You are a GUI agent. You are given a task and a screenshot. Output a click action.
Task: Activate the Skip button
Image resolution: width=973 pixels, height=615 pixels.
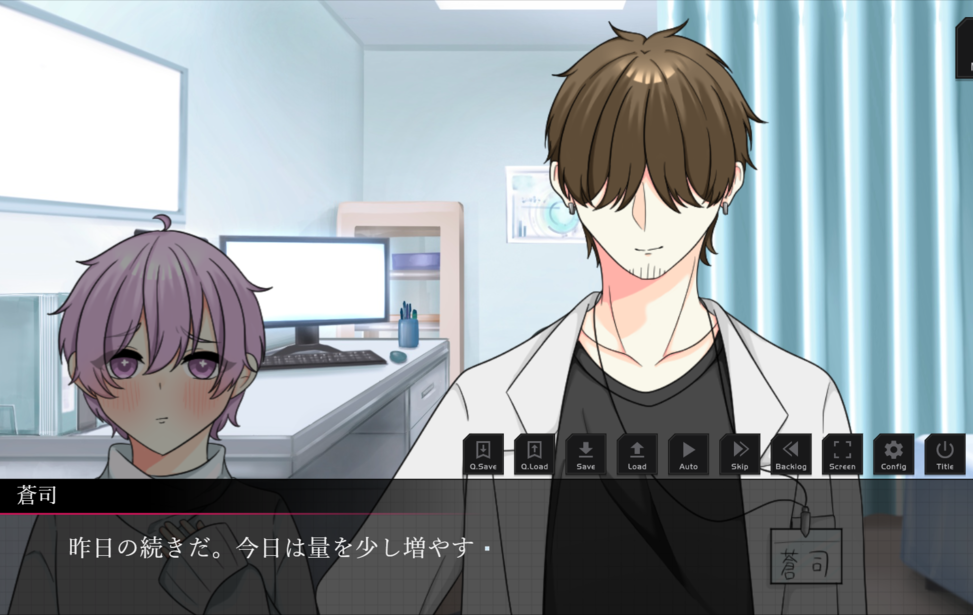click(739, 454)
